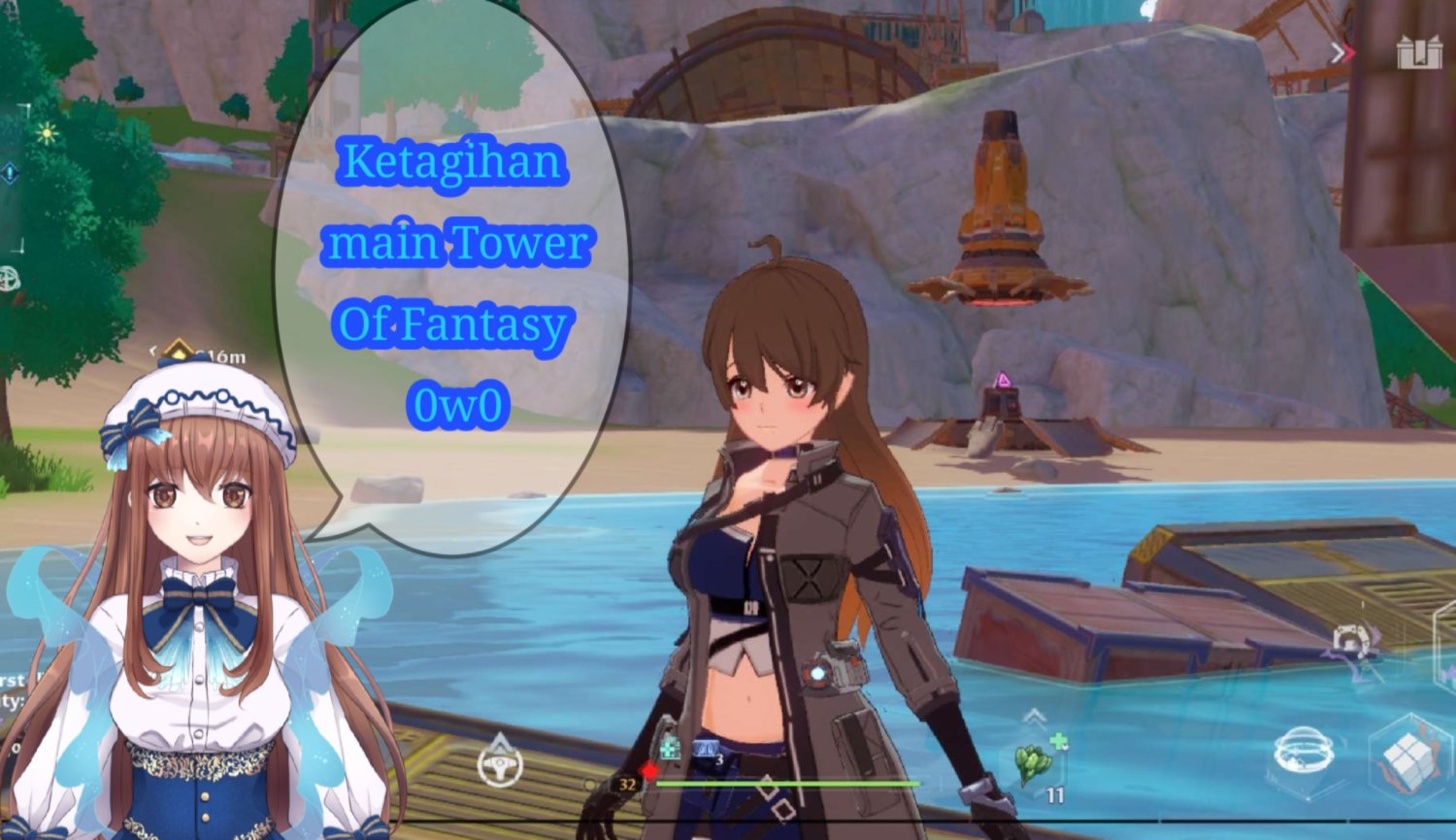Tap the blue jetpack item with count 3
This screenshot has width=1456, height=840.
pyautogui.click(x=707, y=747)
